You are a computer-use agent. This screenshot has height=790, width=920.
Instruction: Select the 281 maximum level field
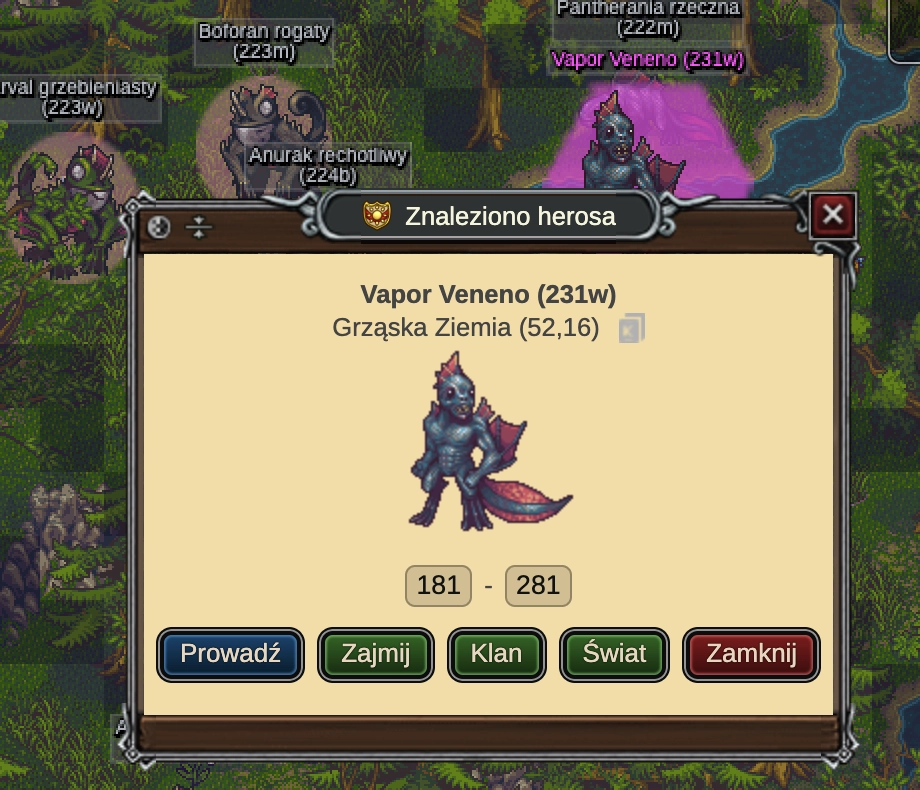pyautogui.click(x=538, y=585)
